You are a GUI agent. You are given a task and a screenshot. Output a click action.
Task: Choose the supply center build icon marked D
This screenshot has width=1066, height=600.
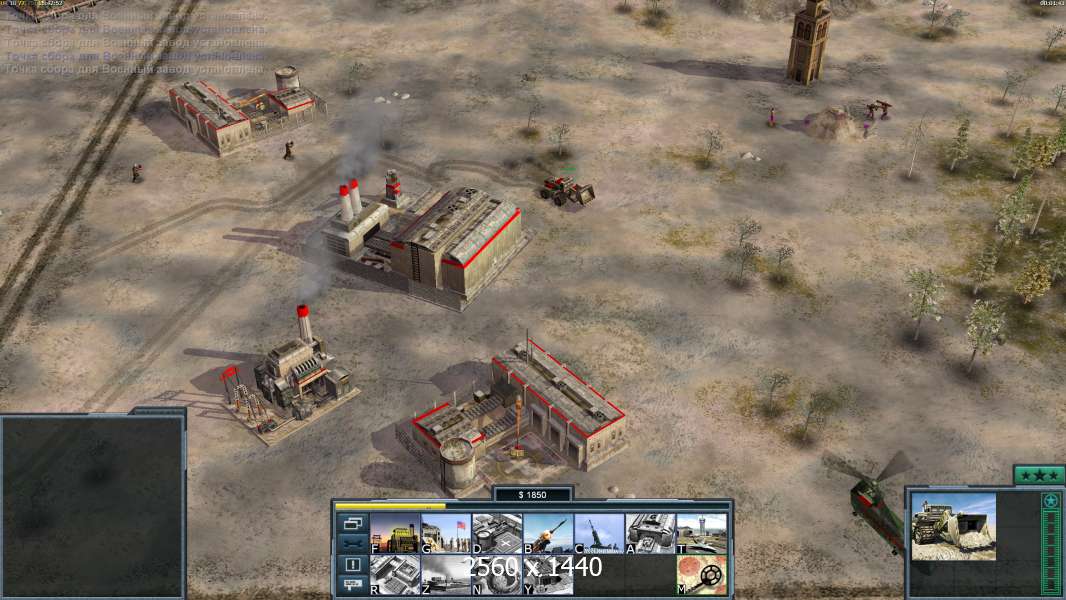[497, 534]
